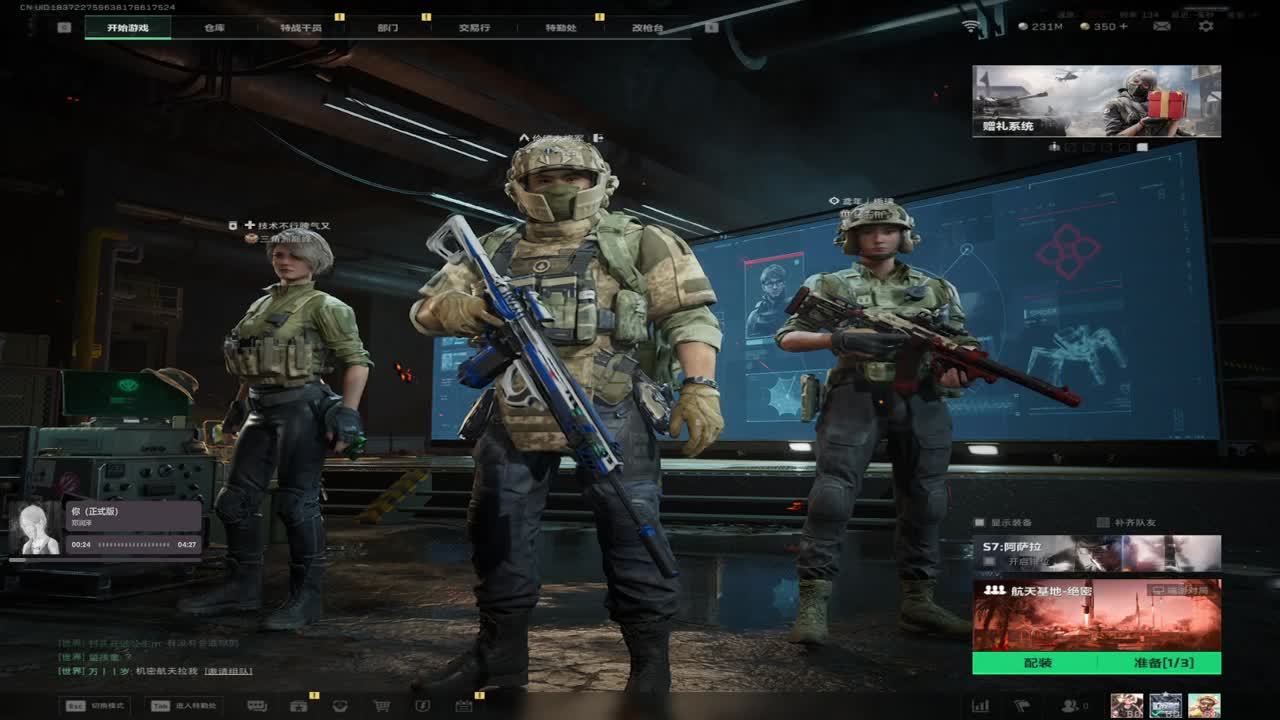Open the 改枪台 (gunsmith) tab

click(x=647, y=28)
